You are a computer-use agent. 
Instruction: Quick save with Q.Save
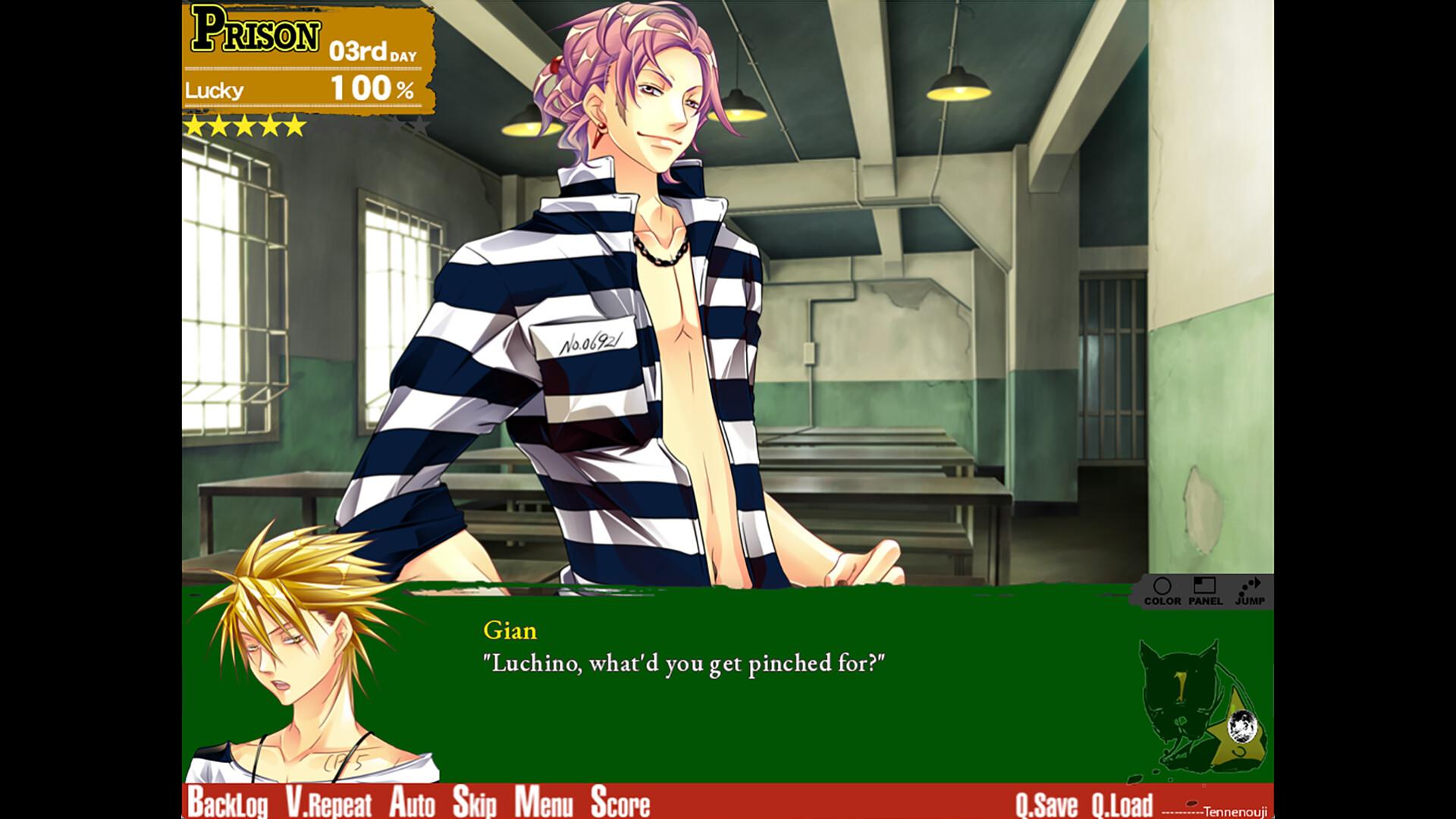tap(1046, 804)
